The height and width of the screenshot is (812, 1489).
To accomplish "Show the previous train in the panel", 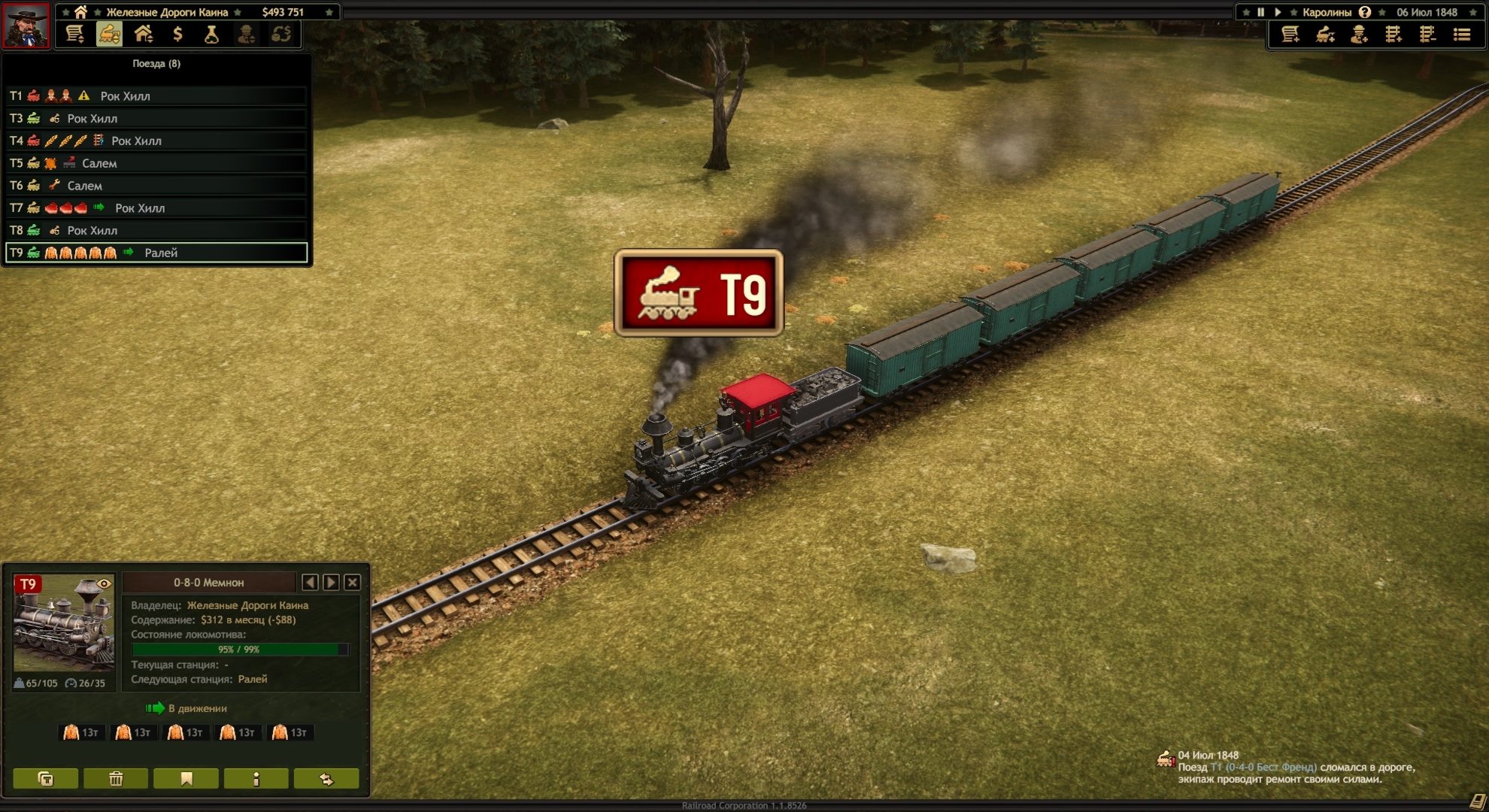I will [310, 582].
